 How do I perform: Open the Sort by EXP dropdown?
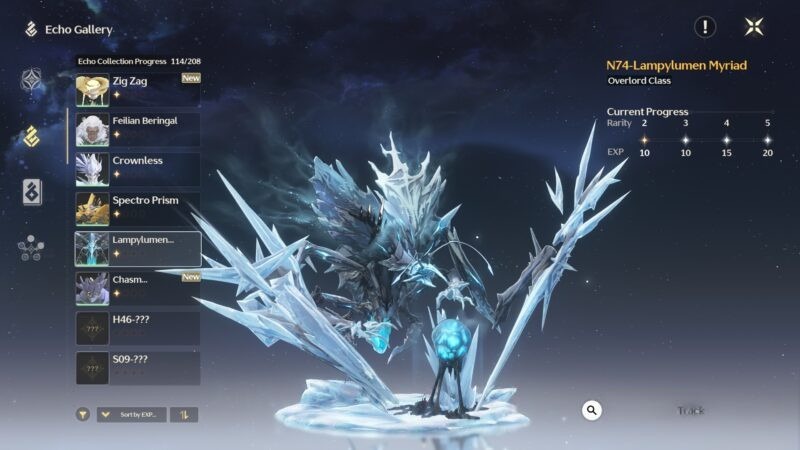pyautogui.click(x=131, y=414)
